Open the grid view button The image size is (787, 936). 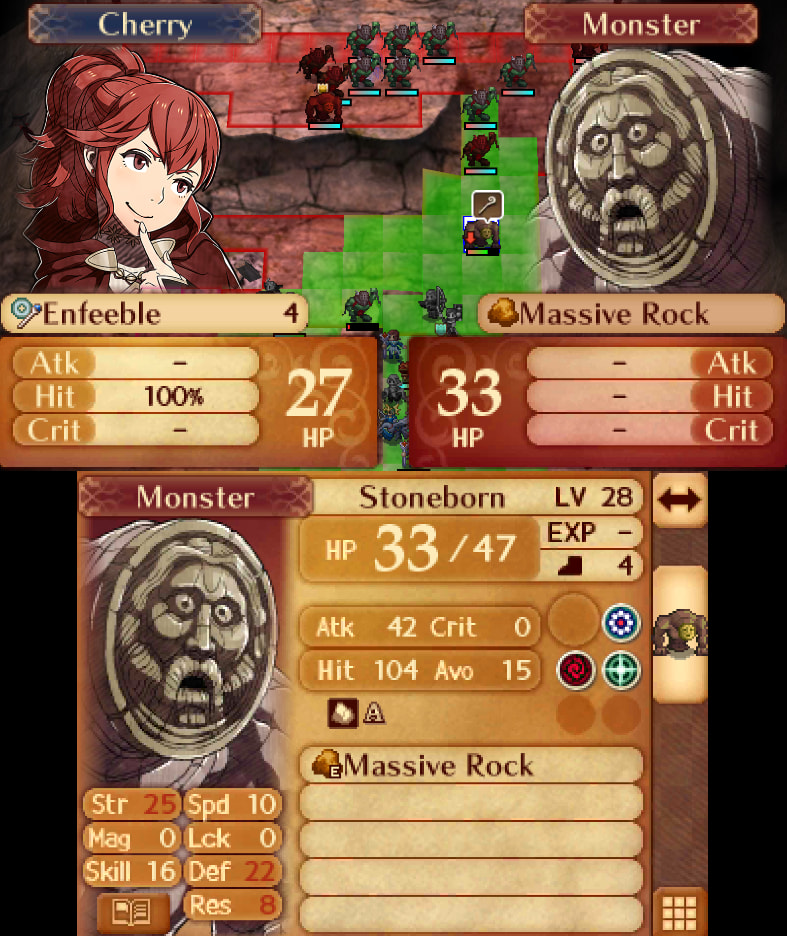(x=680, y=911)
